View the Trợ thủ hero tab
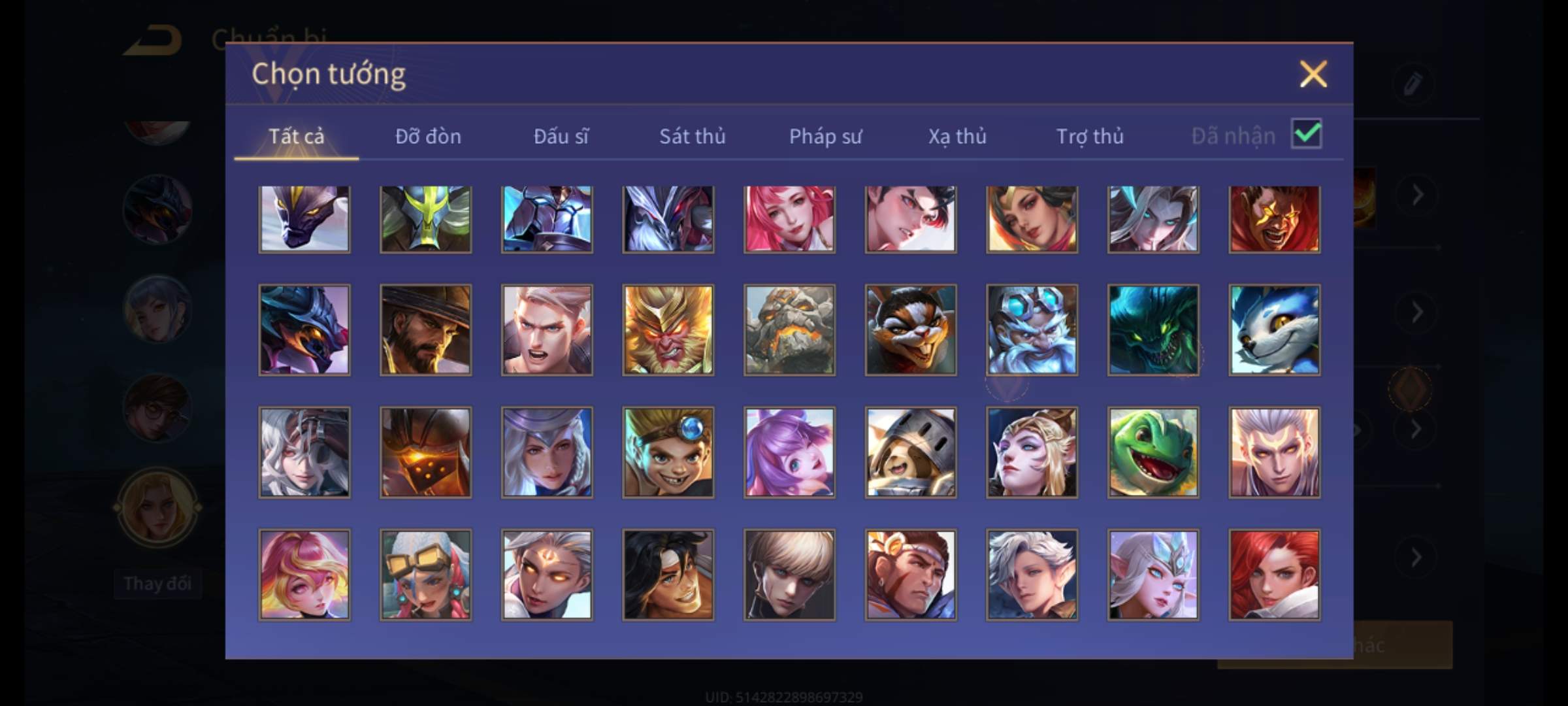 click(1090, 136)
